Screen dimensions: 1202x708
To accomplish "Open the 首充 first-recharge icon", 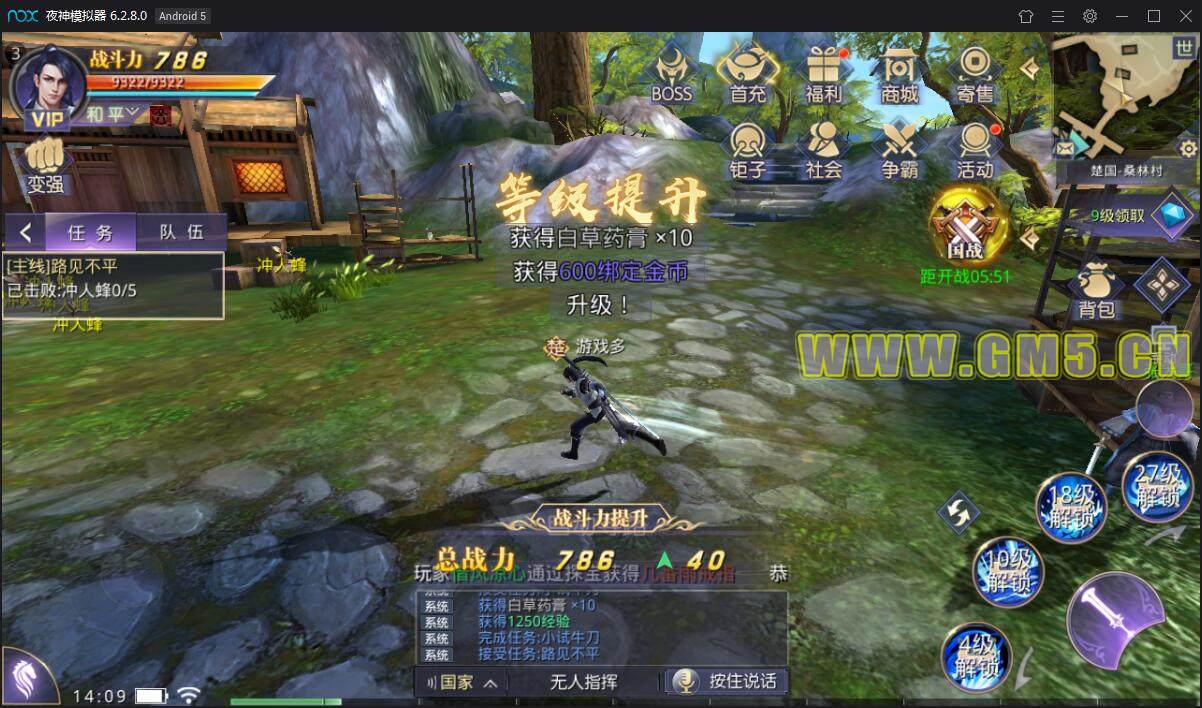I will pyautogui.click(x=747, y=73).
